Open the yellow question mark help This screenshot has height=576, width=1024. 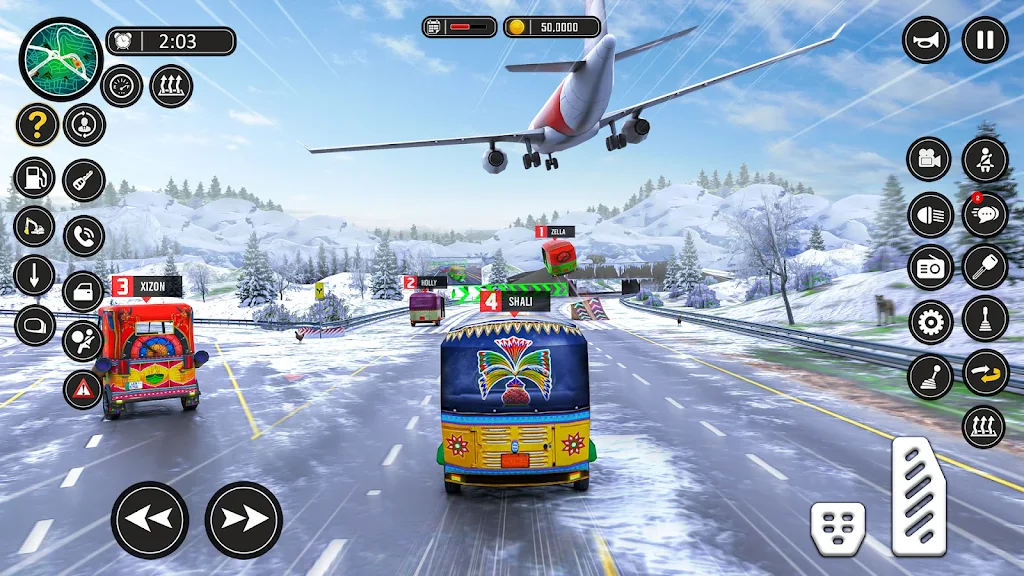click(37, 126)
